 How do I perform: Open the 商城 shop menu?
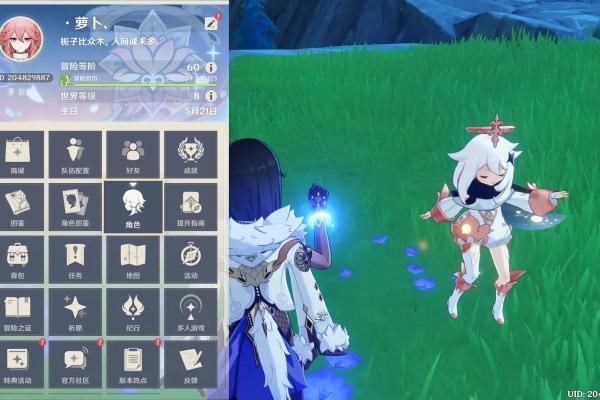click(x=18, y=154)
